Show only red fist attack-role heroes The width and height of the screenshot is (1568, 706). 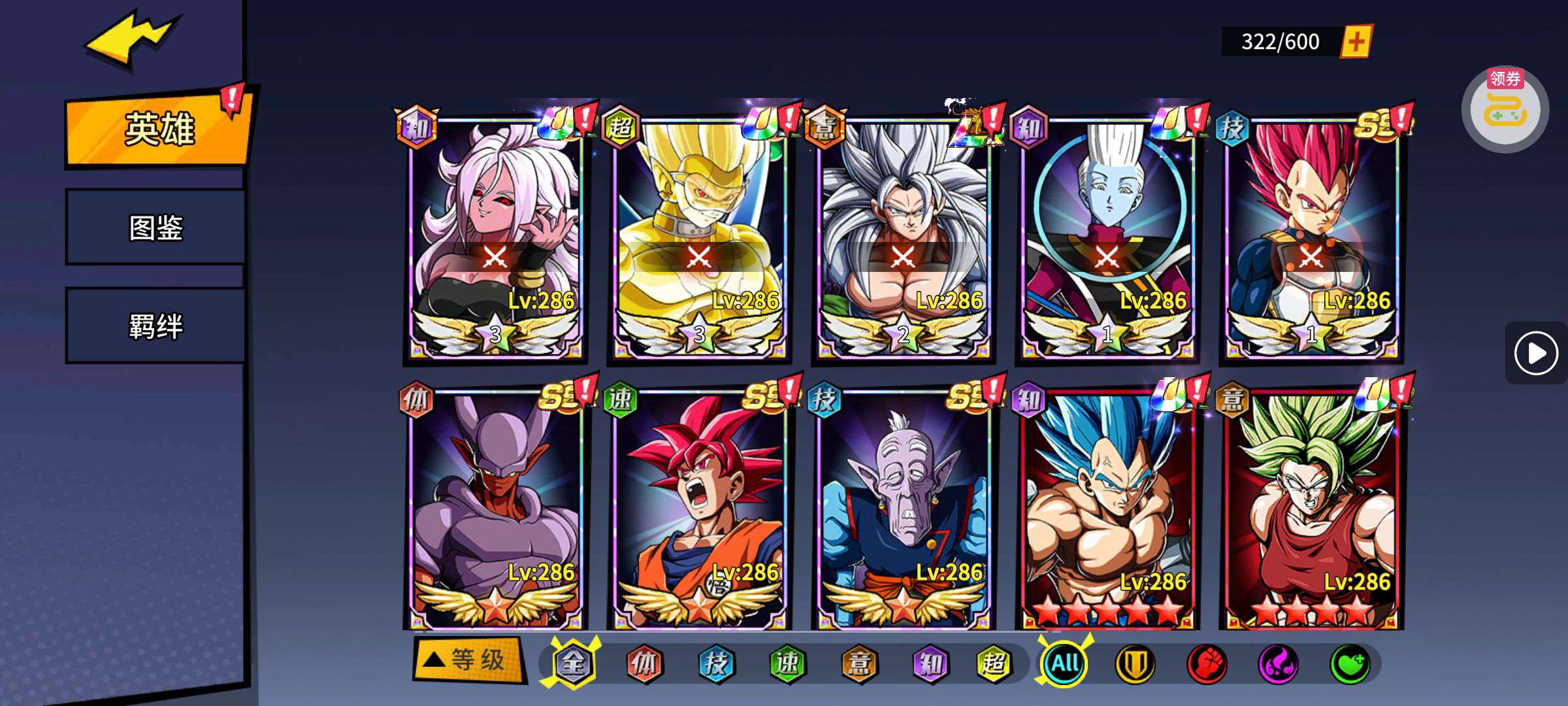(x=1206, y=664)
